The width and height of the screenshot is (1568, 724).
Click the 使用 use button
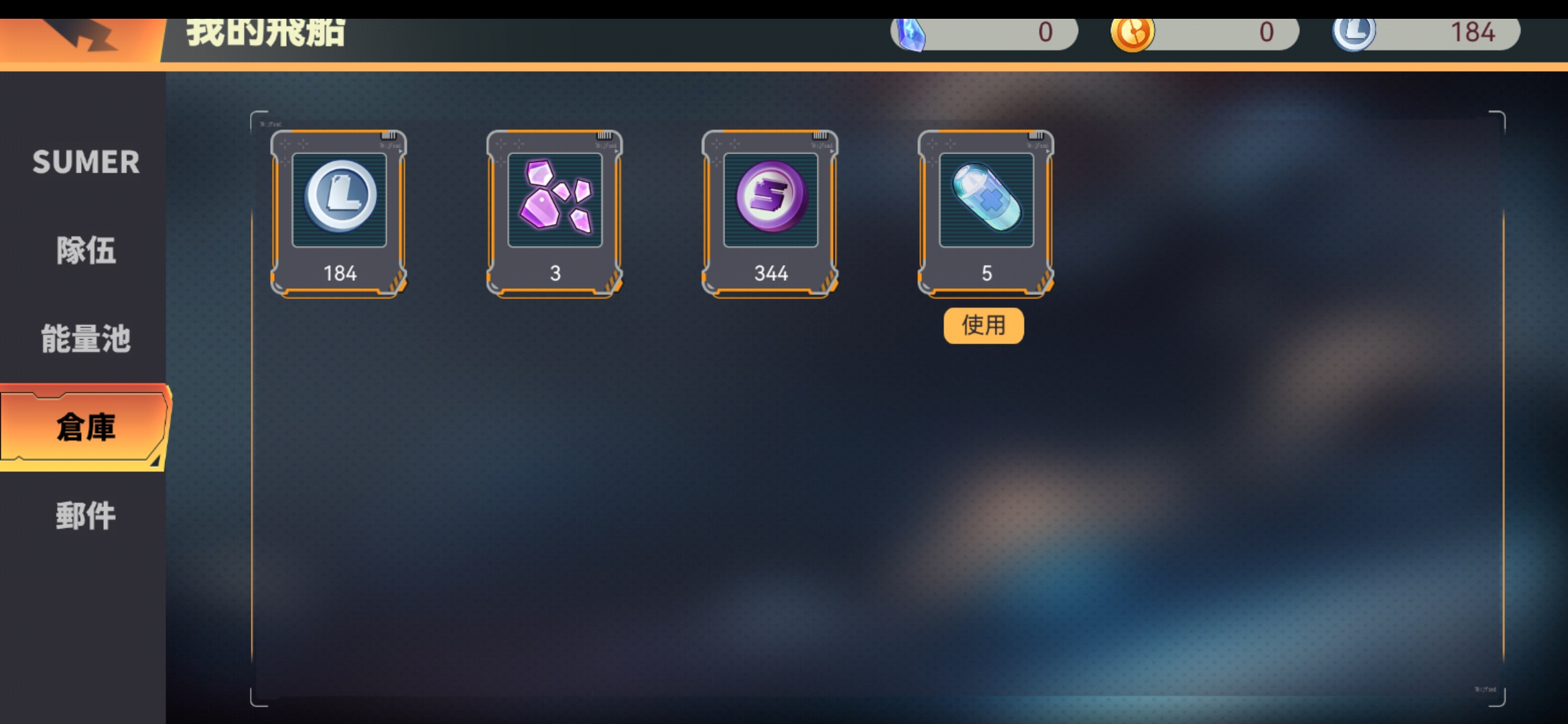click(984, 326)
